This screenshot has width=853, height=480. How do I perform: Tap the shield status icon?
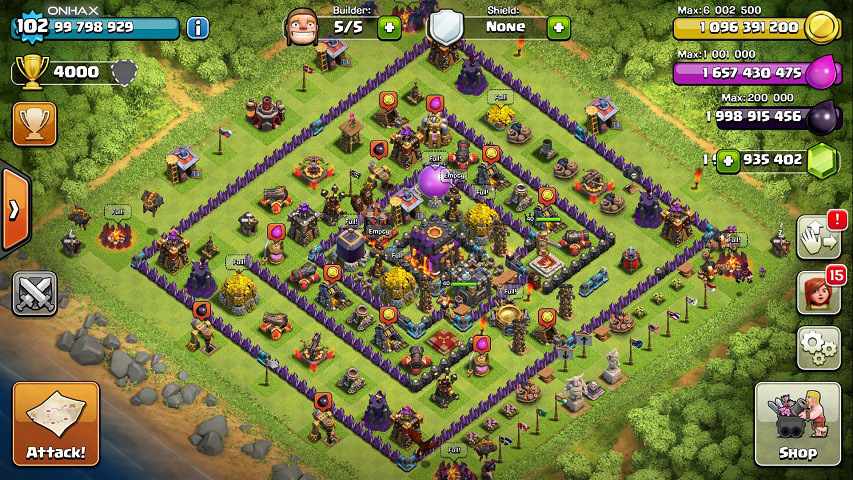445,27
